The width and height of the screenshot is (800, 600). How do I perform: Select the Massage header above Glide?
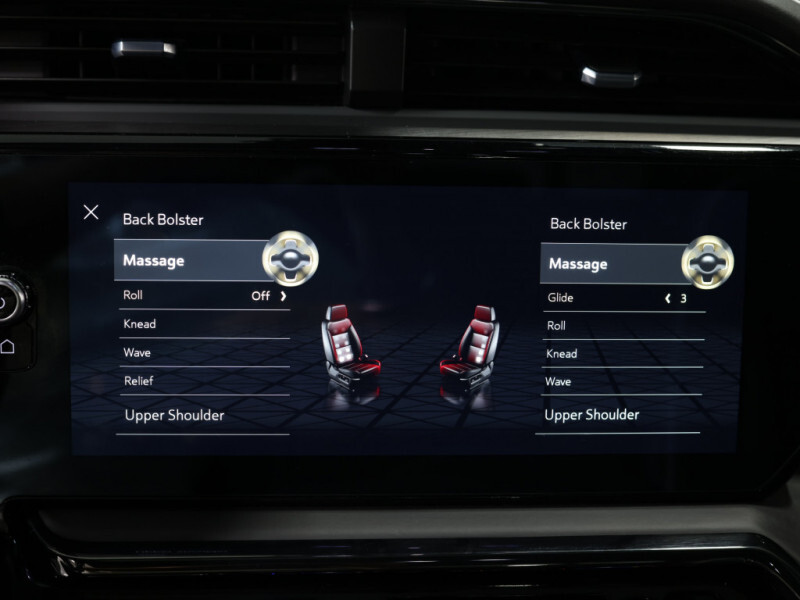pos(578,264)
